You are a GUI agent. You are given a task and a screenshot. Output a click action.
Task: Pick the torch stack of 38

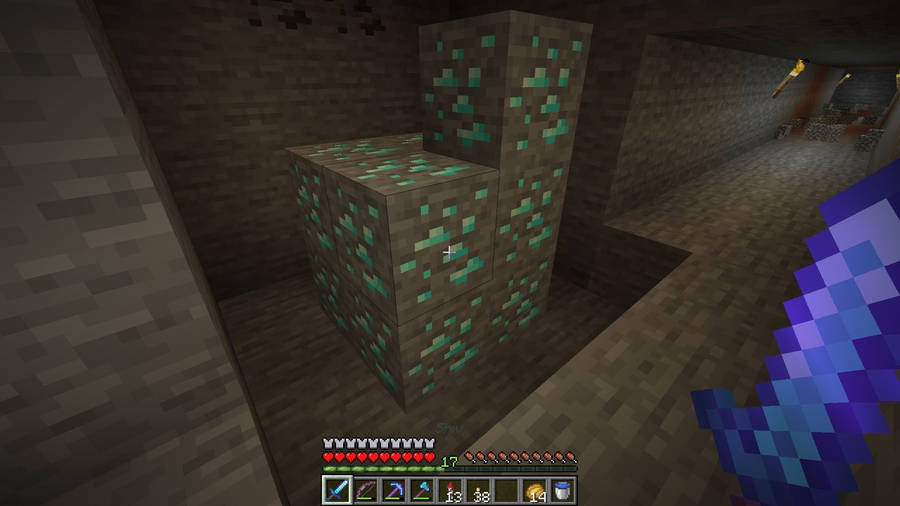(478, 490)
